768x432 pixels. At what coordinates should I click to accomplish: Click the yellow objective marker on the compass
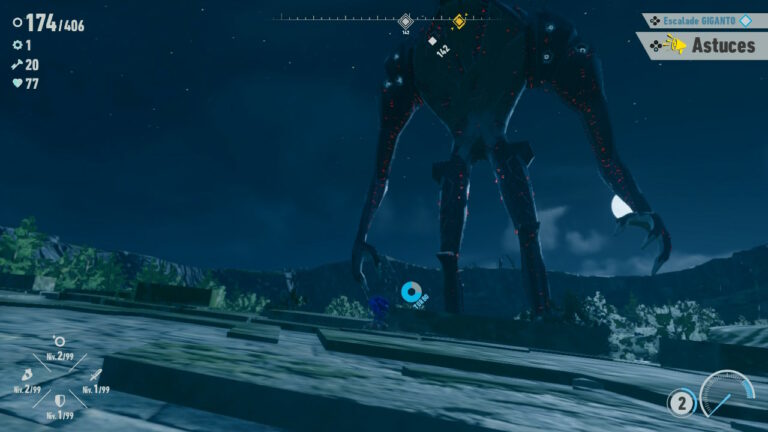[x=459, y=20]
